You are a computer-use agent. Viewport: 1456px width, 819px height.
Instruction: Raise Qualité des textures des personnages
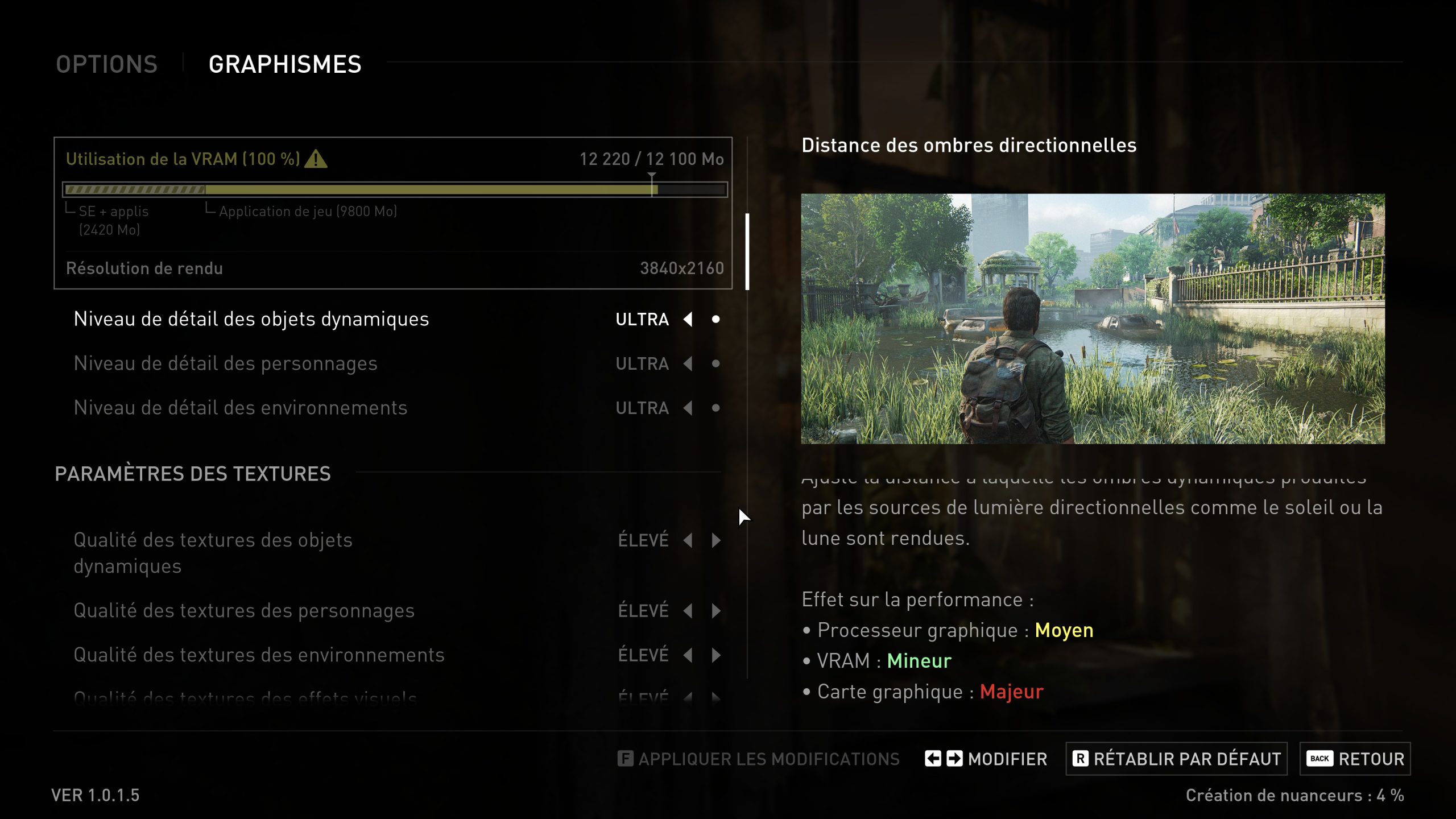click(716, 610)
